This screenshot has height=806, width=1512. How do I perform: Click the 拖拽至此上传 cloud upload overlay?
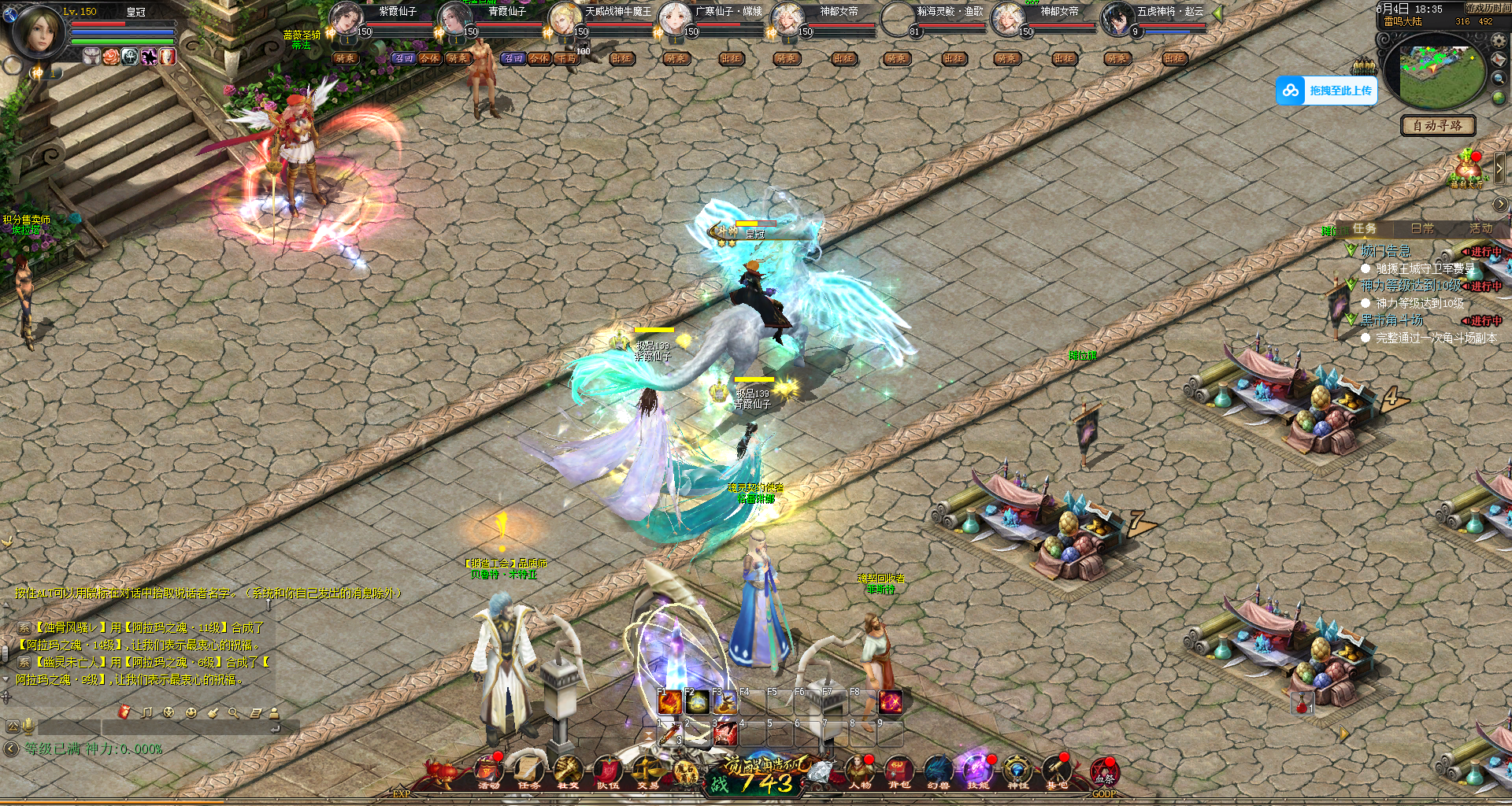click(x=1326, y=91)
